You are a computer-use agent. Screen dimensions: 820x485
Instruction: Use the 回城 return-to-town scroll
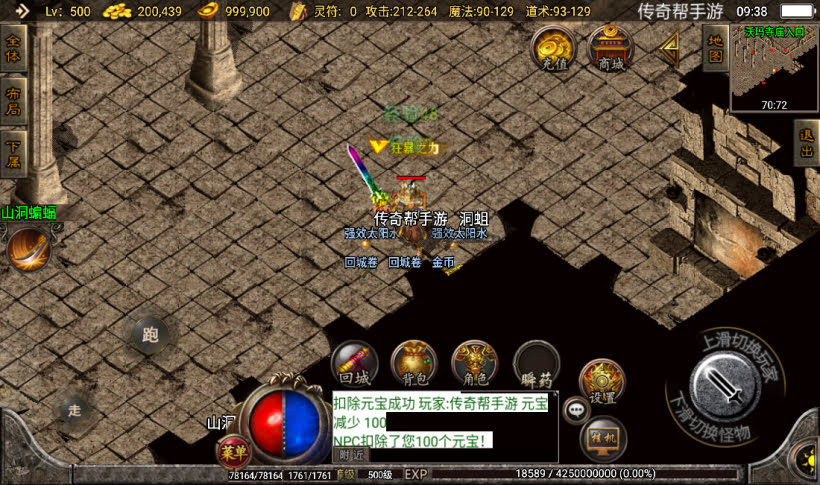coord(355,364)
